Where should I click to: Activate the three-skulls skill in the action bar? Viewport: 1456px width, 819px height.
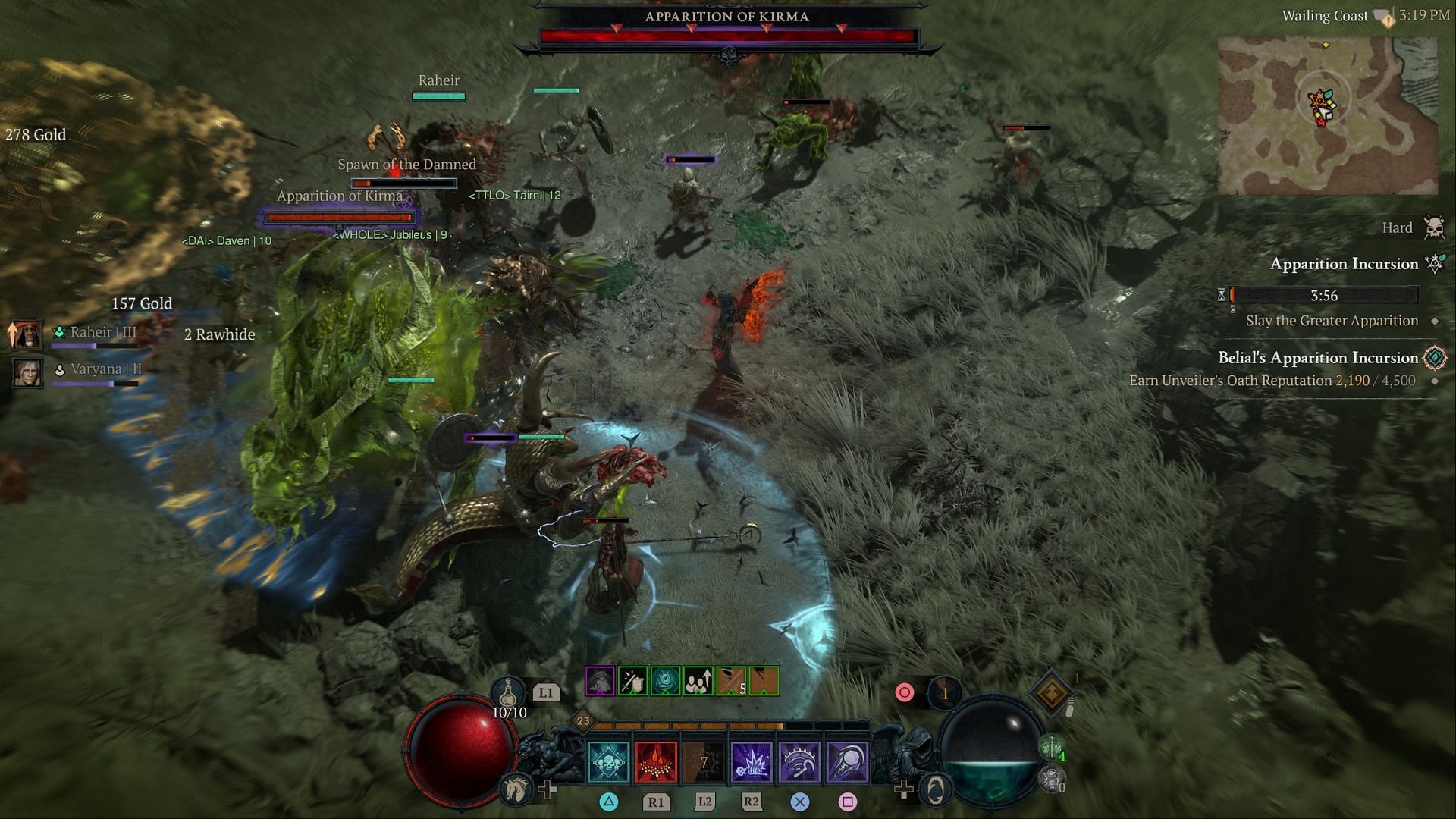[608, 761]
